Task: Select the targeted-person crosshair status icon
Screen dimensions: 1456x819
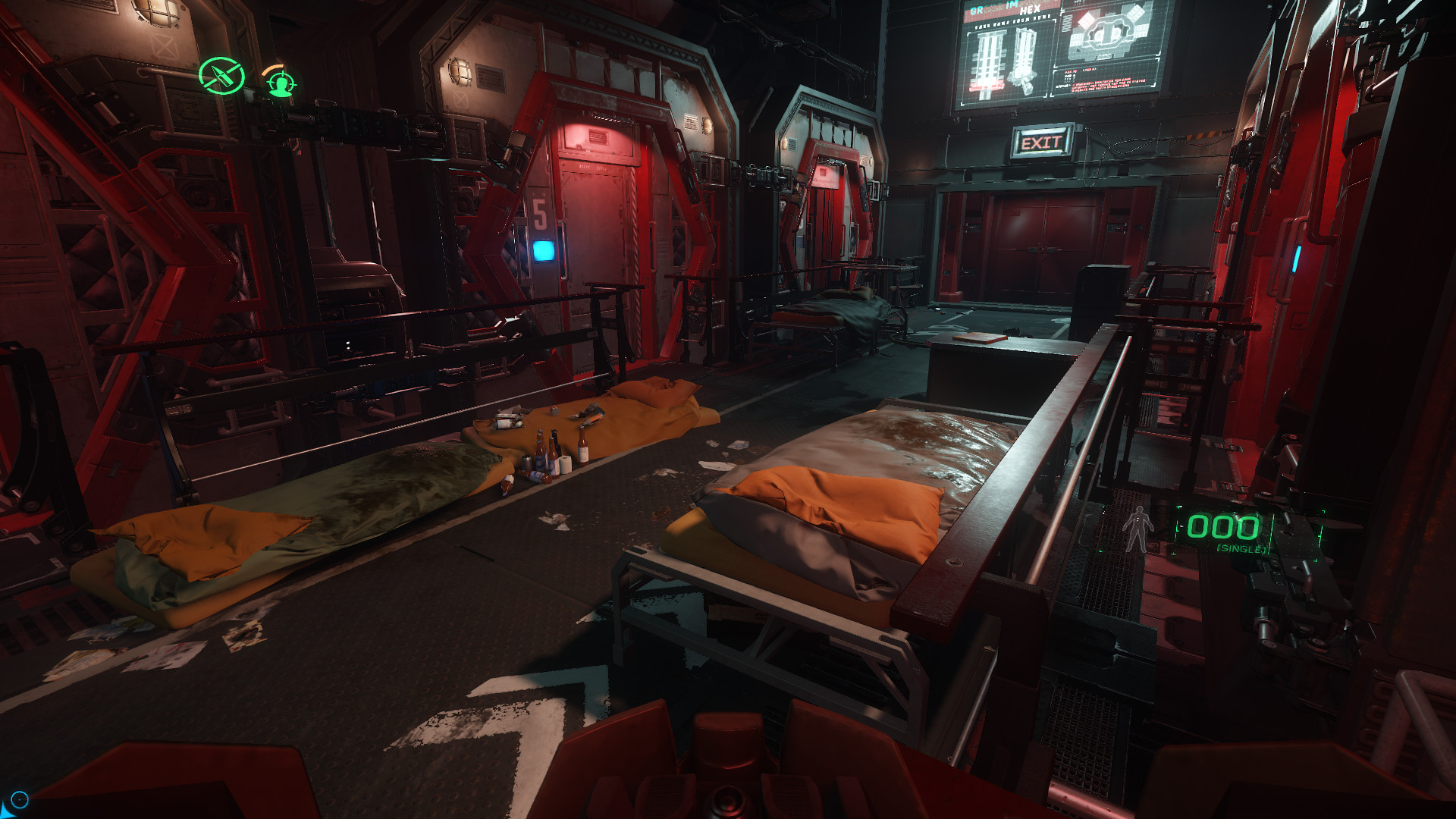Action: pos(281,82)
